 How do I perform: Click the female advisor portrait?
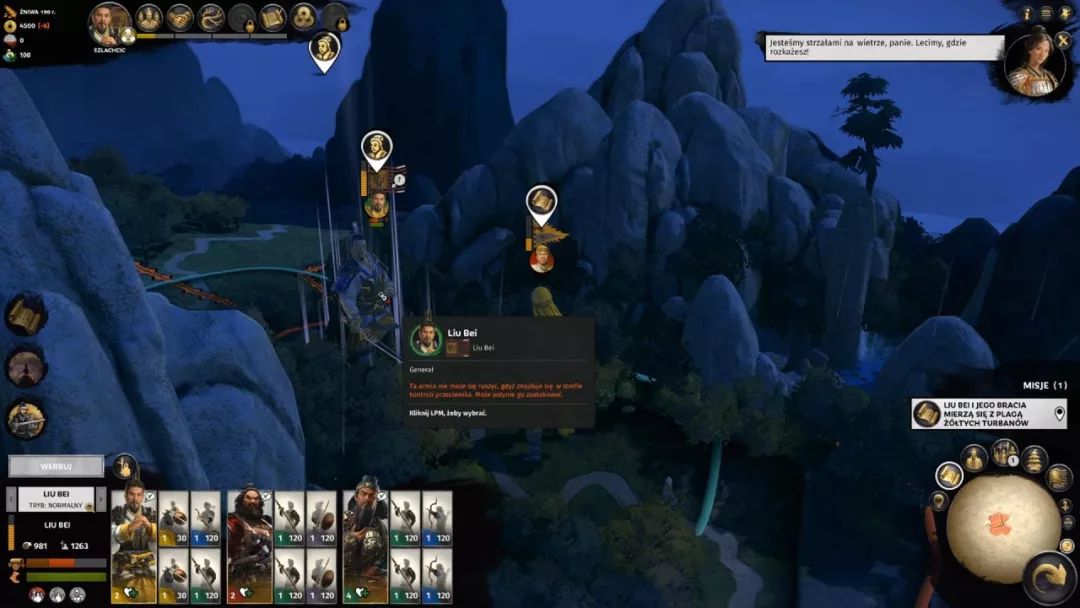(x=1034, y=62)
